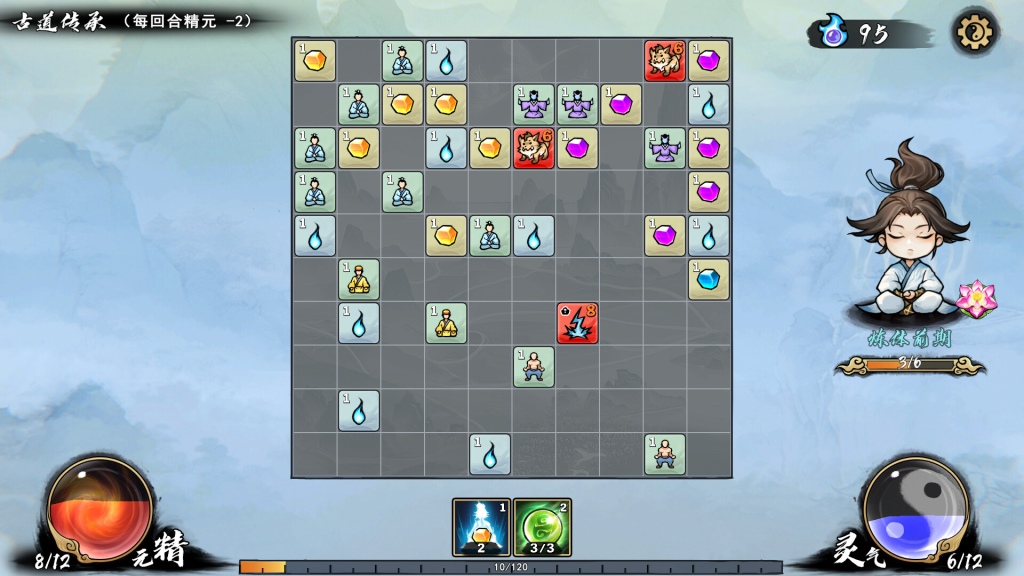Select the red lightning tile marked 8
1024x576 pixels.
pos(577,323)
